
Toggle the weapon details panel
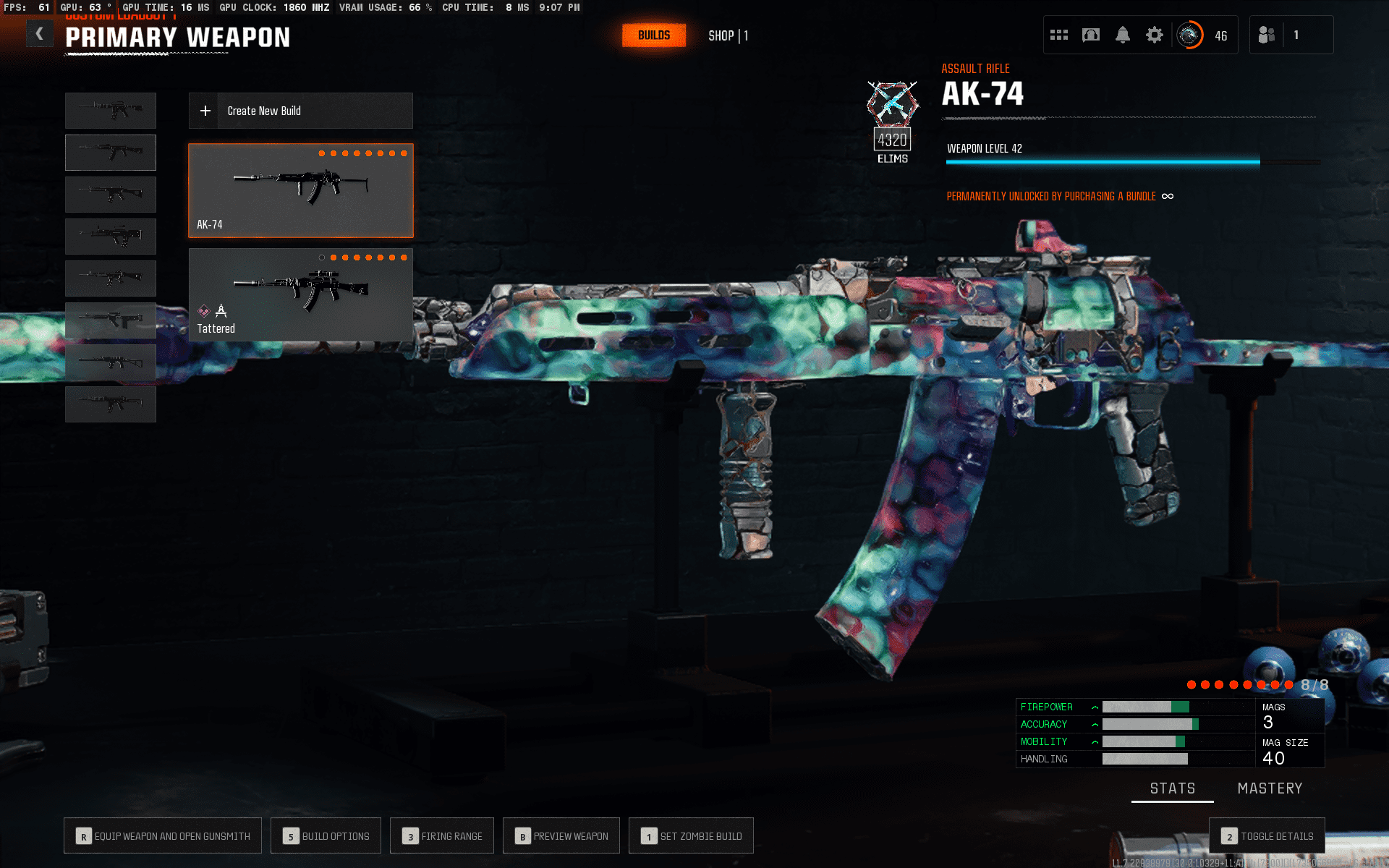(x=1267, y=836)
